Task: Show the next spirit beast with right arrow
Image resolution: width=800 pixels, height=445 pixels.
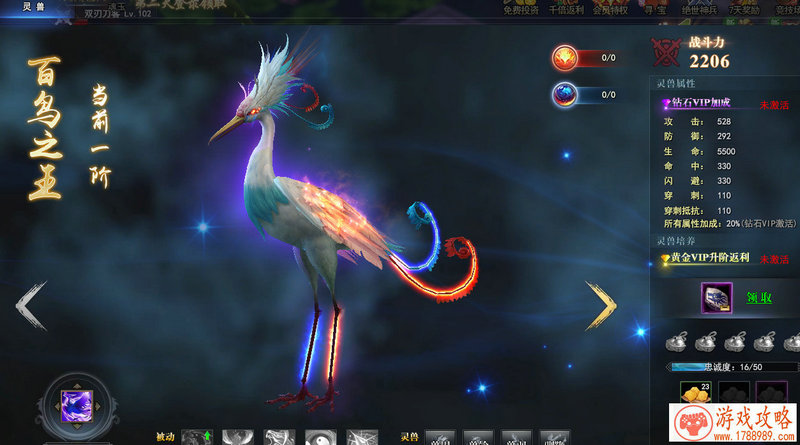Action: point(600,305)
